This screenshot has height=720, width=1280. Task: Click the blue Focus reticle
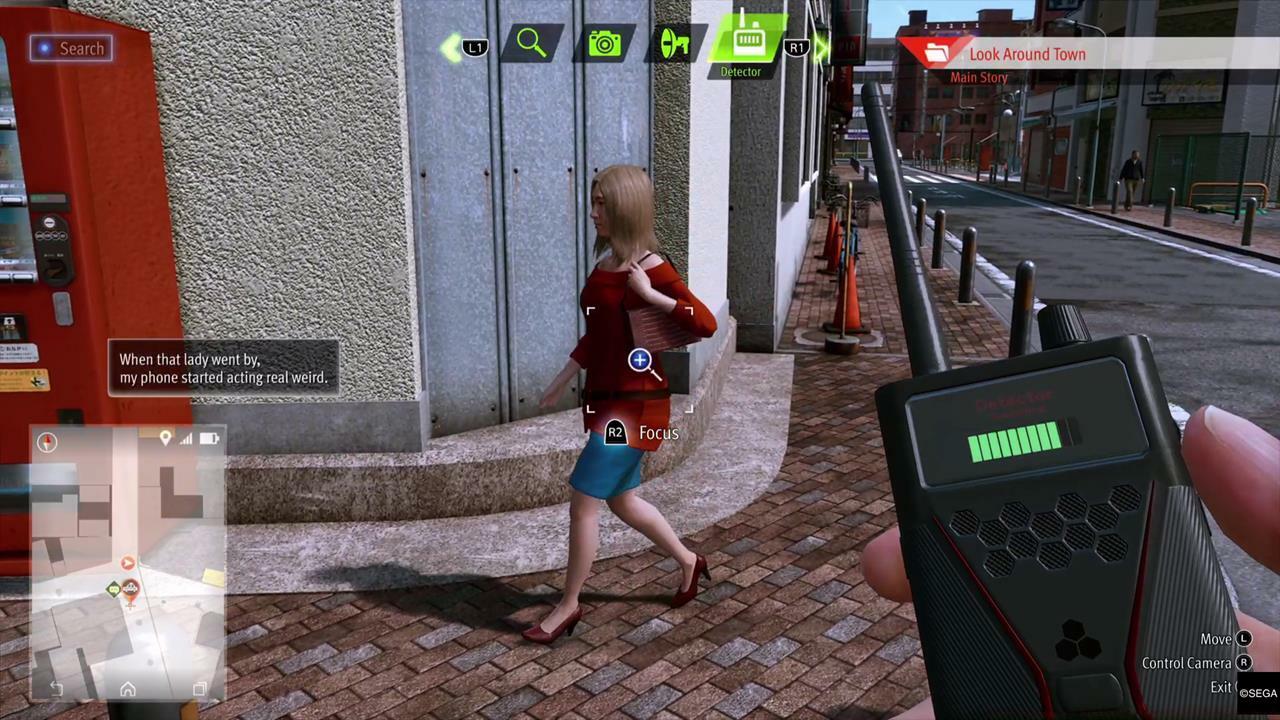point(640,360)
